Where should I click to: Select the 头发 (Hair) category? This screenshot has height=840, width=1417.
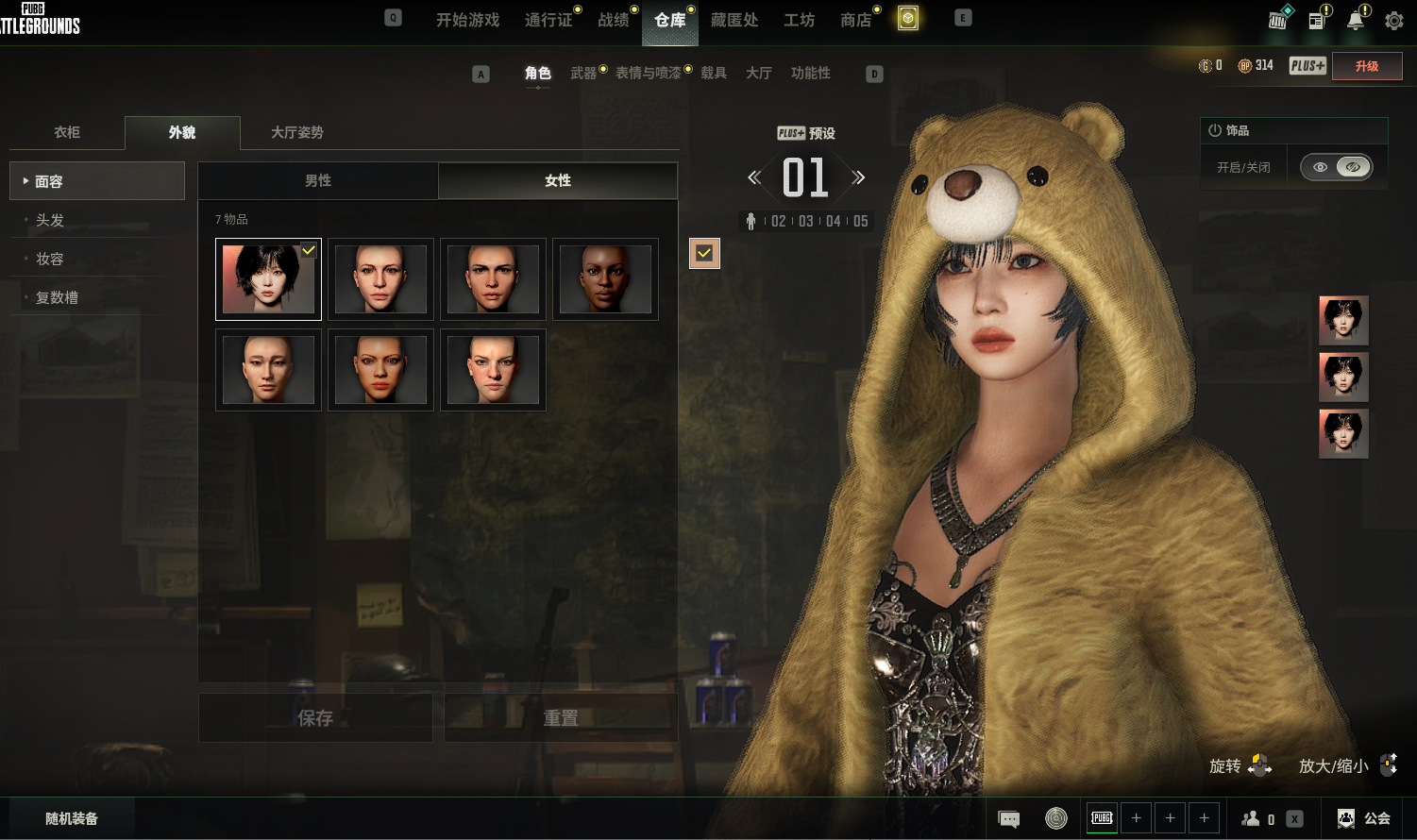50,220
